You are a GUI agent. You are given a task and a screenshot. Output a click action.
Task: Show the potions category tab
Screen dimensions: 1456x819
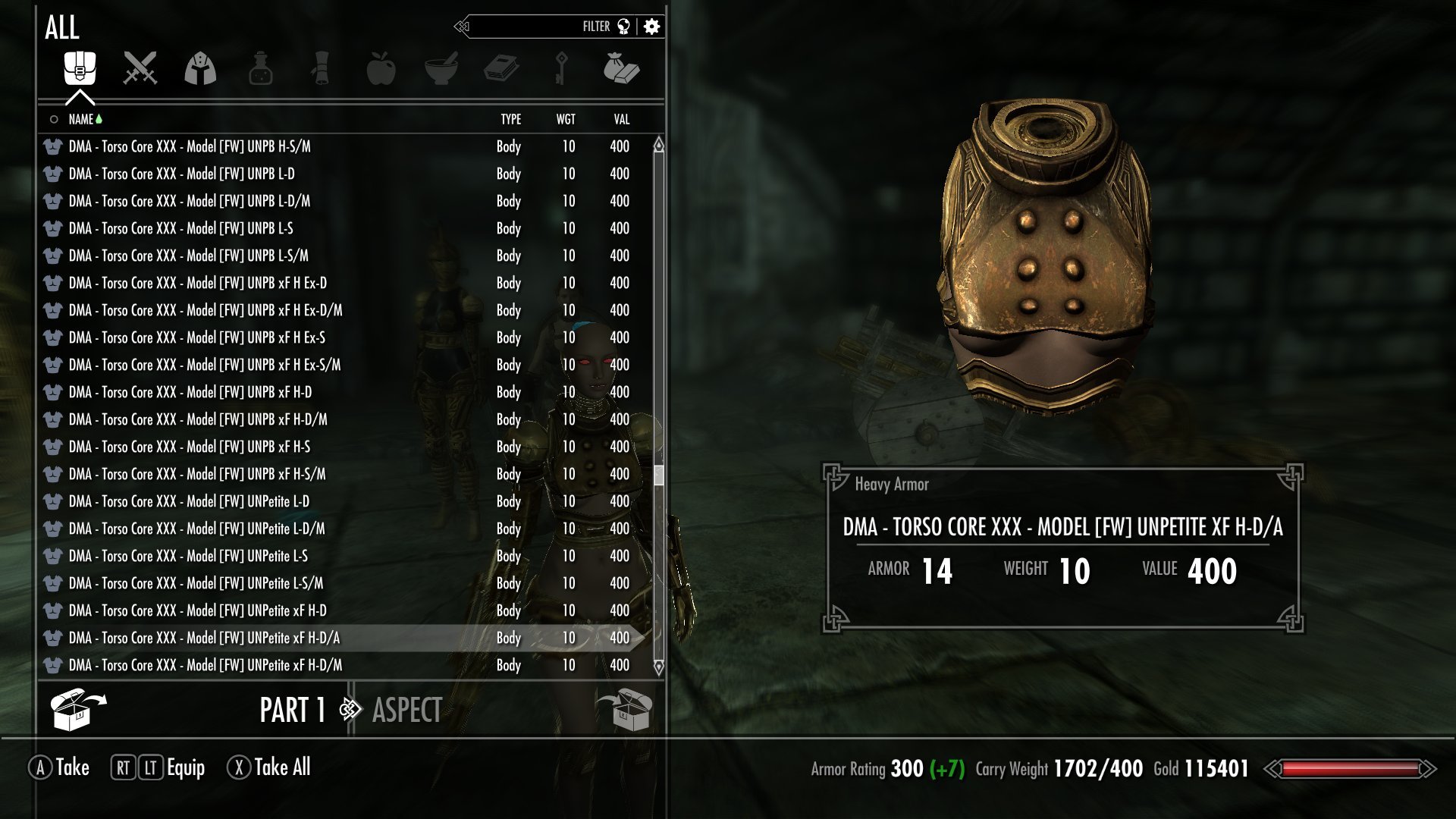click(x=260, y=69)
